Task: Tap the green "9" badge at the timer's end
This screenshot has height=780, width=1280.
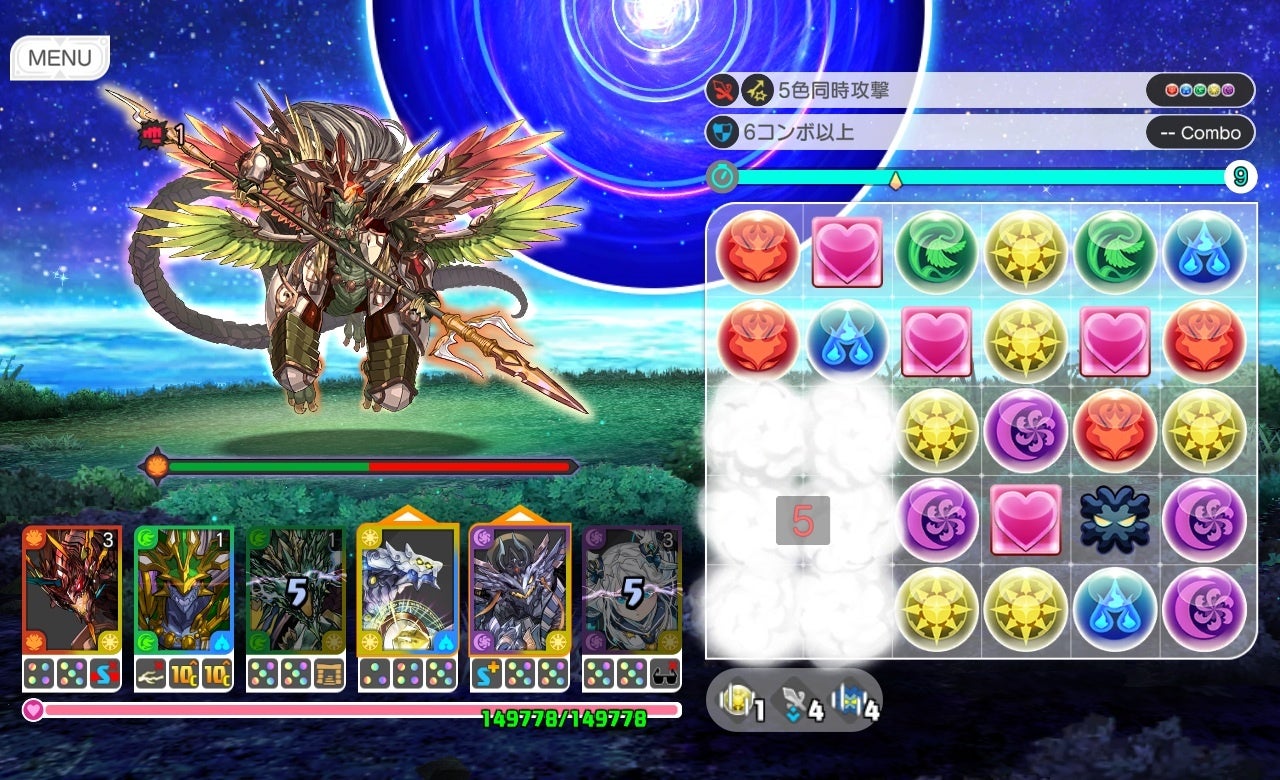Action: [x=1239, y=176]
